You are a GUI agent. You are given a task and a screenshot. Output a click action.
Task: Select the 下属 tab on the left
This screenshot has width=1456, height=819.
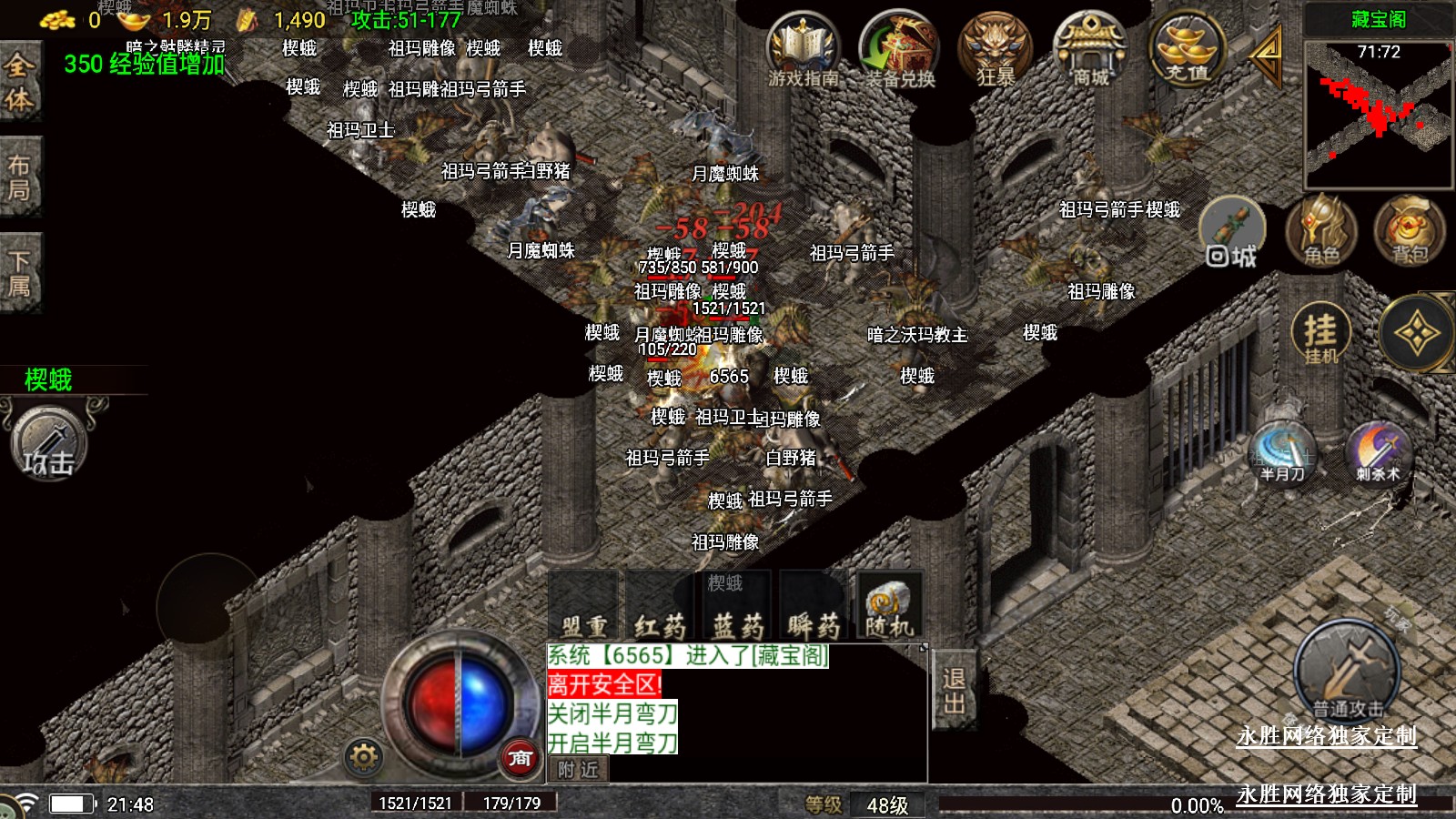pos(20,274)
